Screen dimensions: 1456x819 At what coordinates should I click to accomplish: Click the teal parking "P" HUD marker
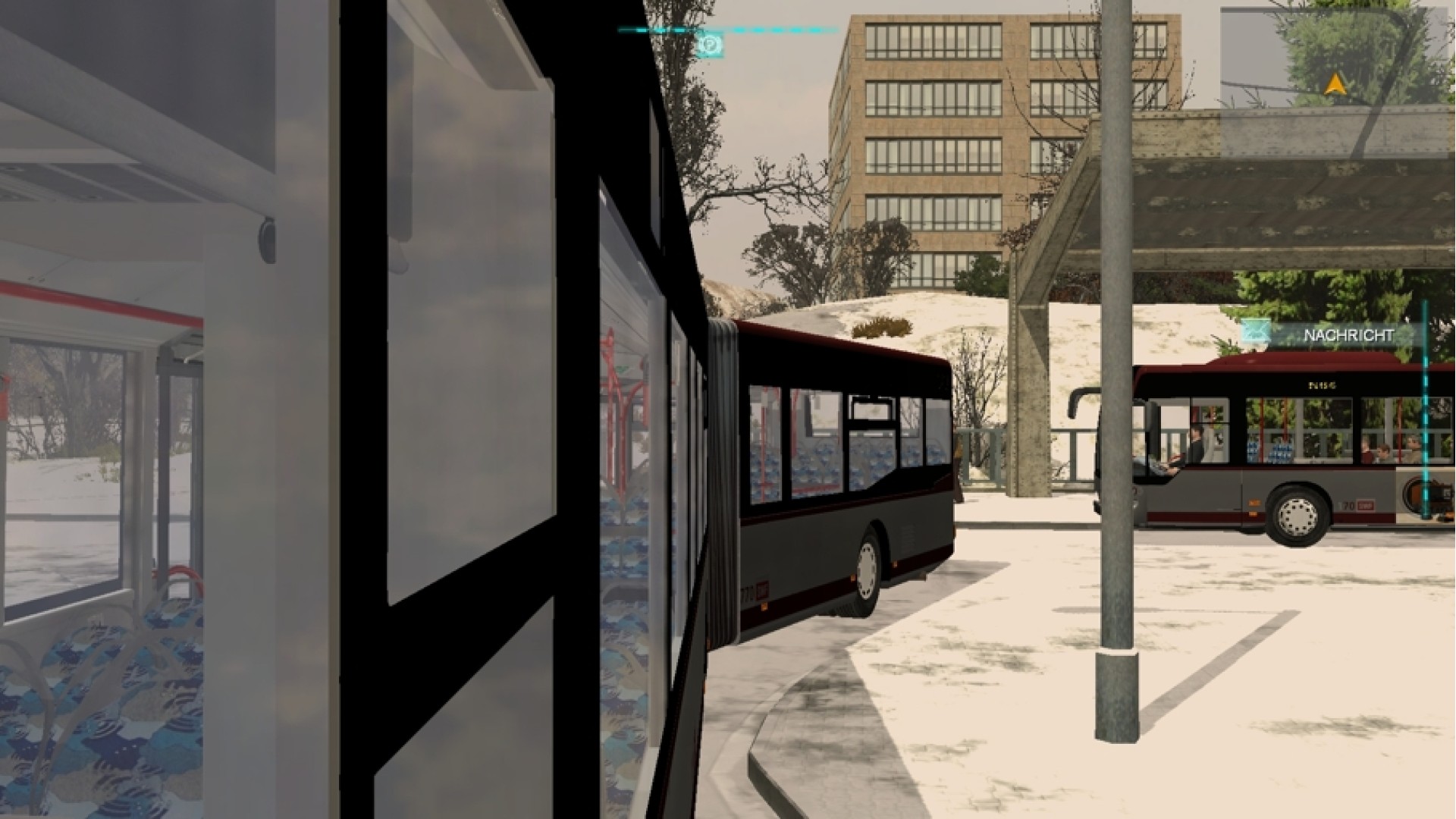coord(711,44)
